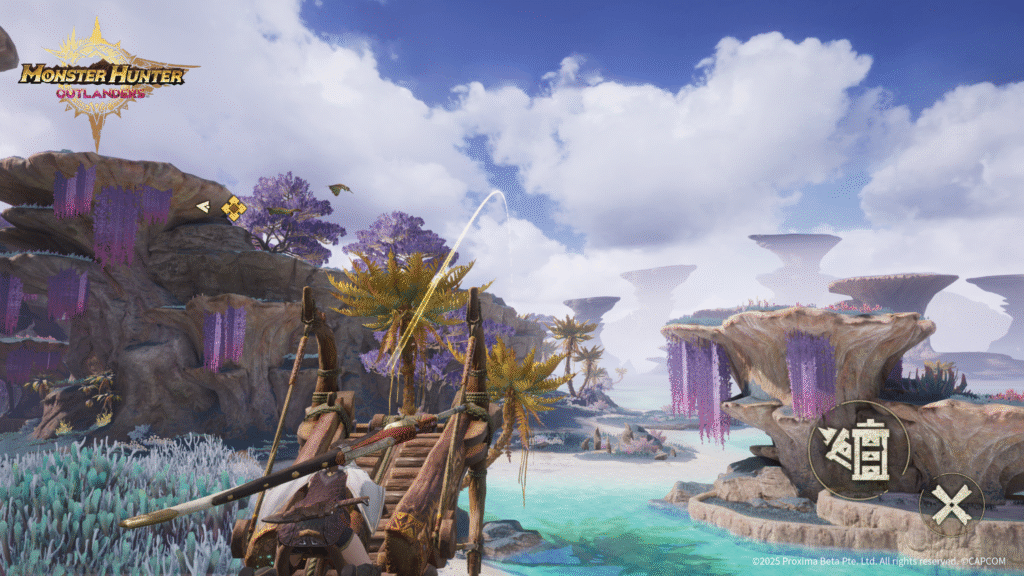Select the yellow diamond target marker
Image resolution: width=1024 pixels, height=576 pixels.
pyautogui.click(x=233, y=208)
